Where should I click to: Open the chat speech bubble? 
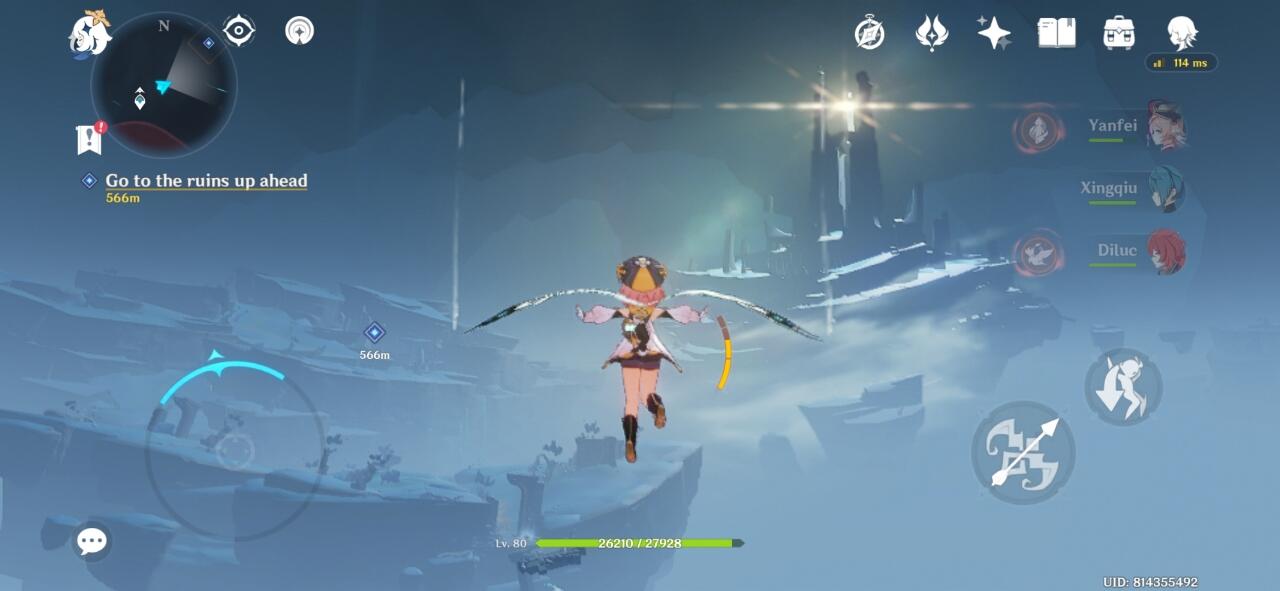click(x=92, y=542)
